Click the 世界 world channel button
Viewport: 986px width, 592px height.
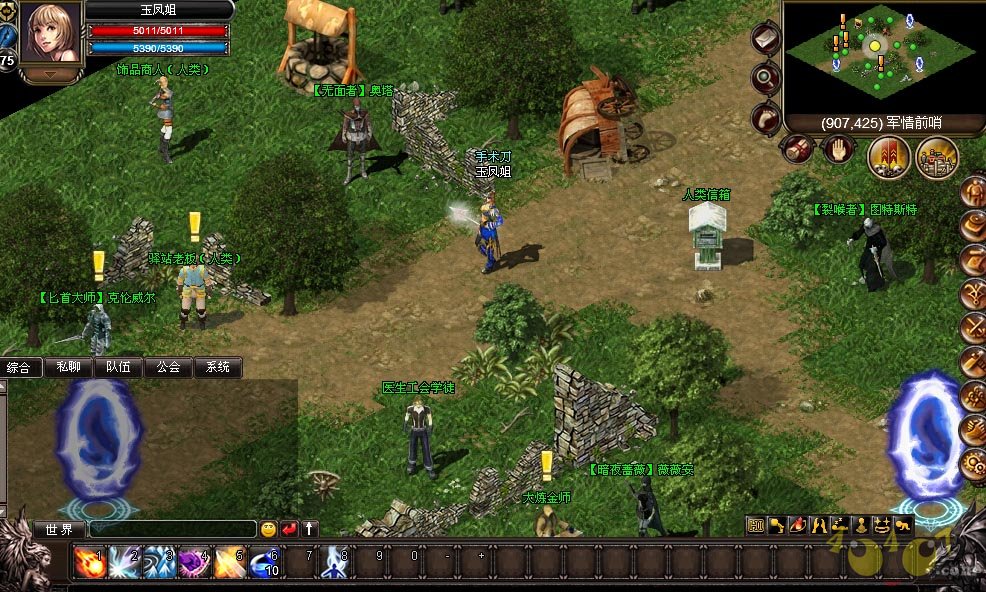point(60,529)
